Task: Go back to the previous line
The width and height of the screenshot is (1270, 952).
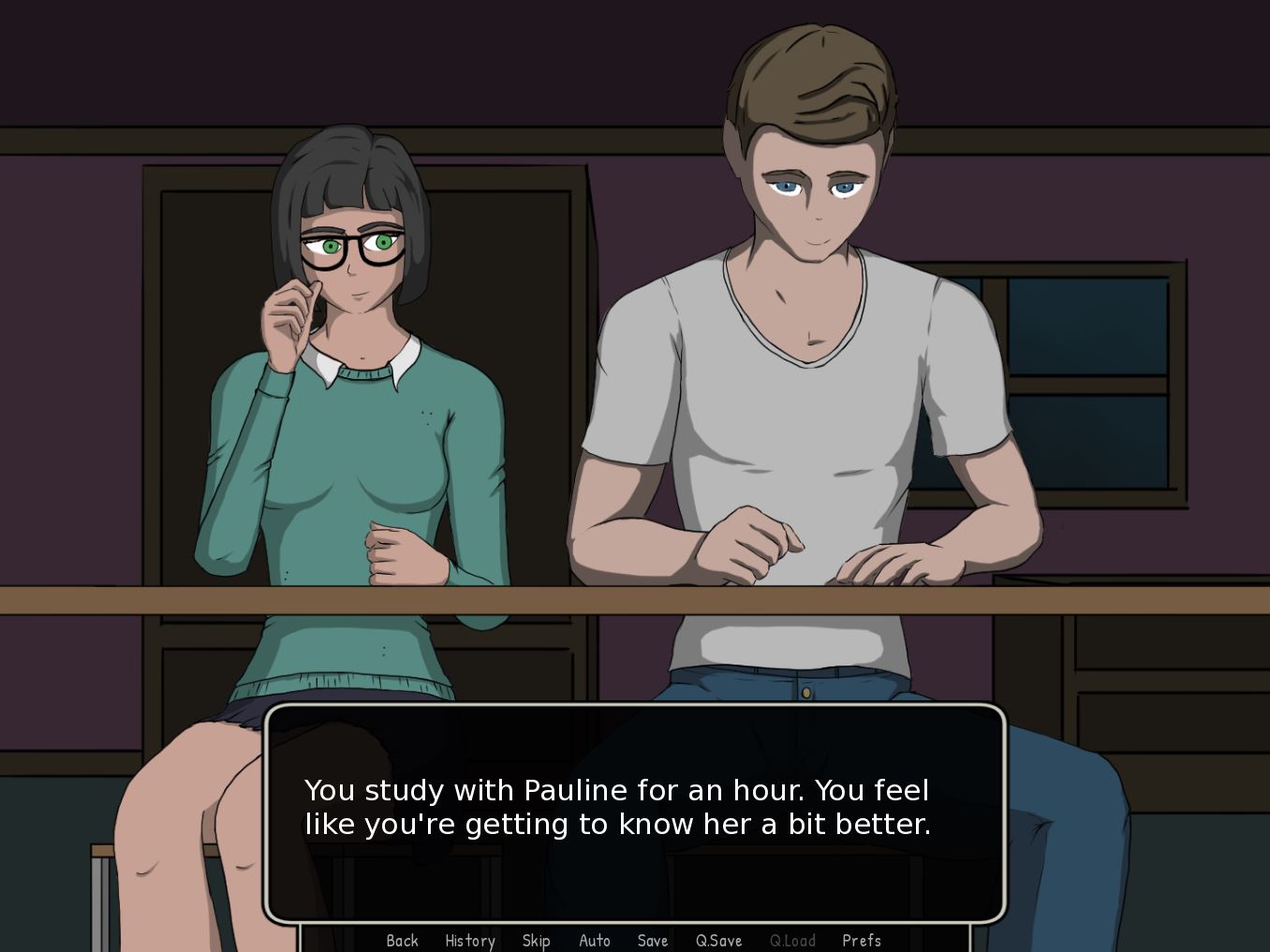Action: (402, 940)
